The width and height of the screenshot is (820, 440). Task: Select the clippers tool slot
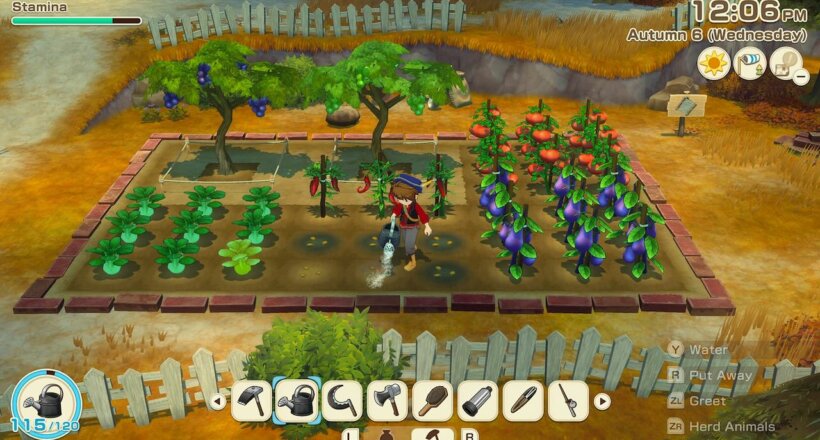click(522, 401)
